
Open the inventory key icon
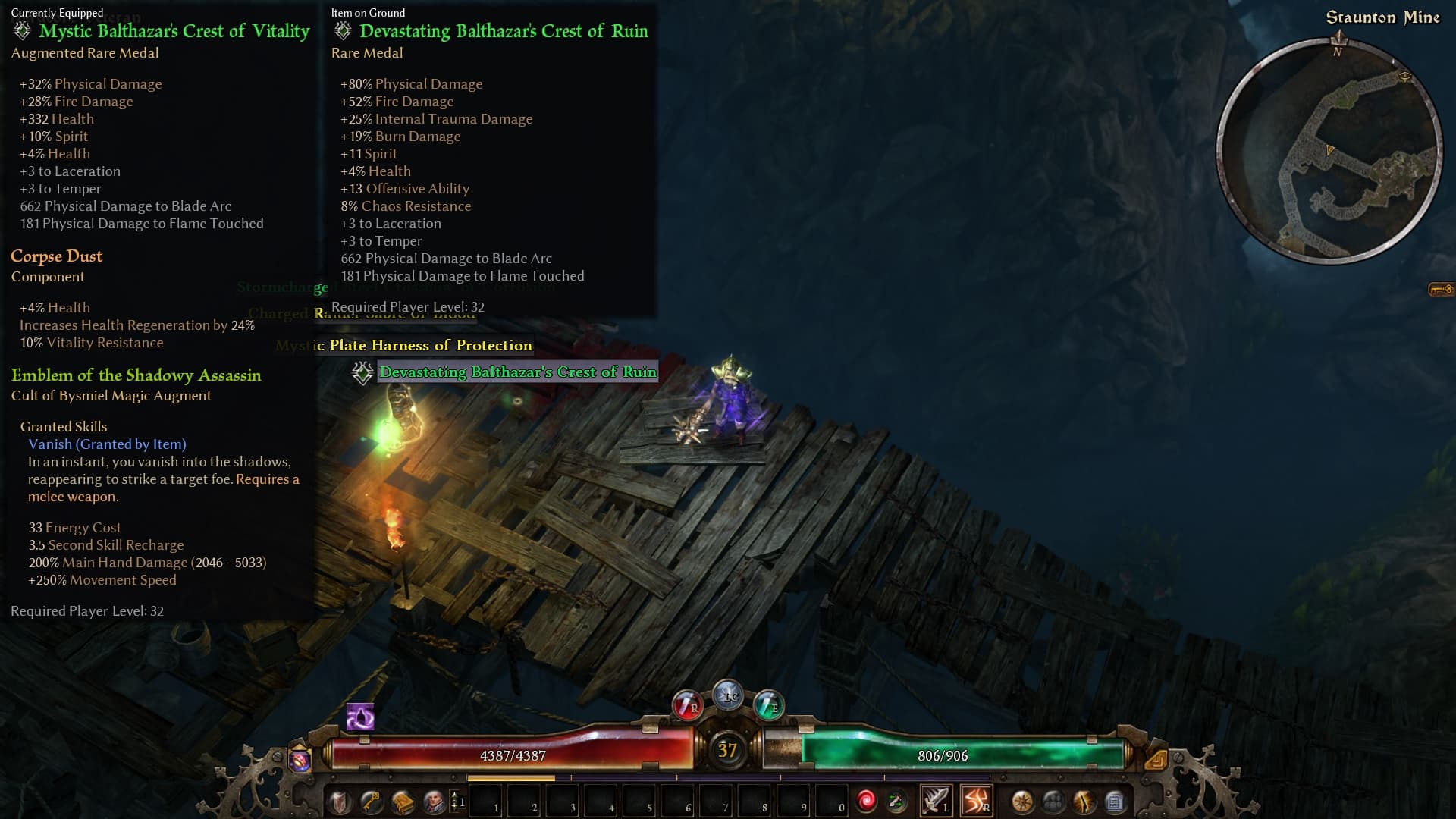tap(371, 801)
